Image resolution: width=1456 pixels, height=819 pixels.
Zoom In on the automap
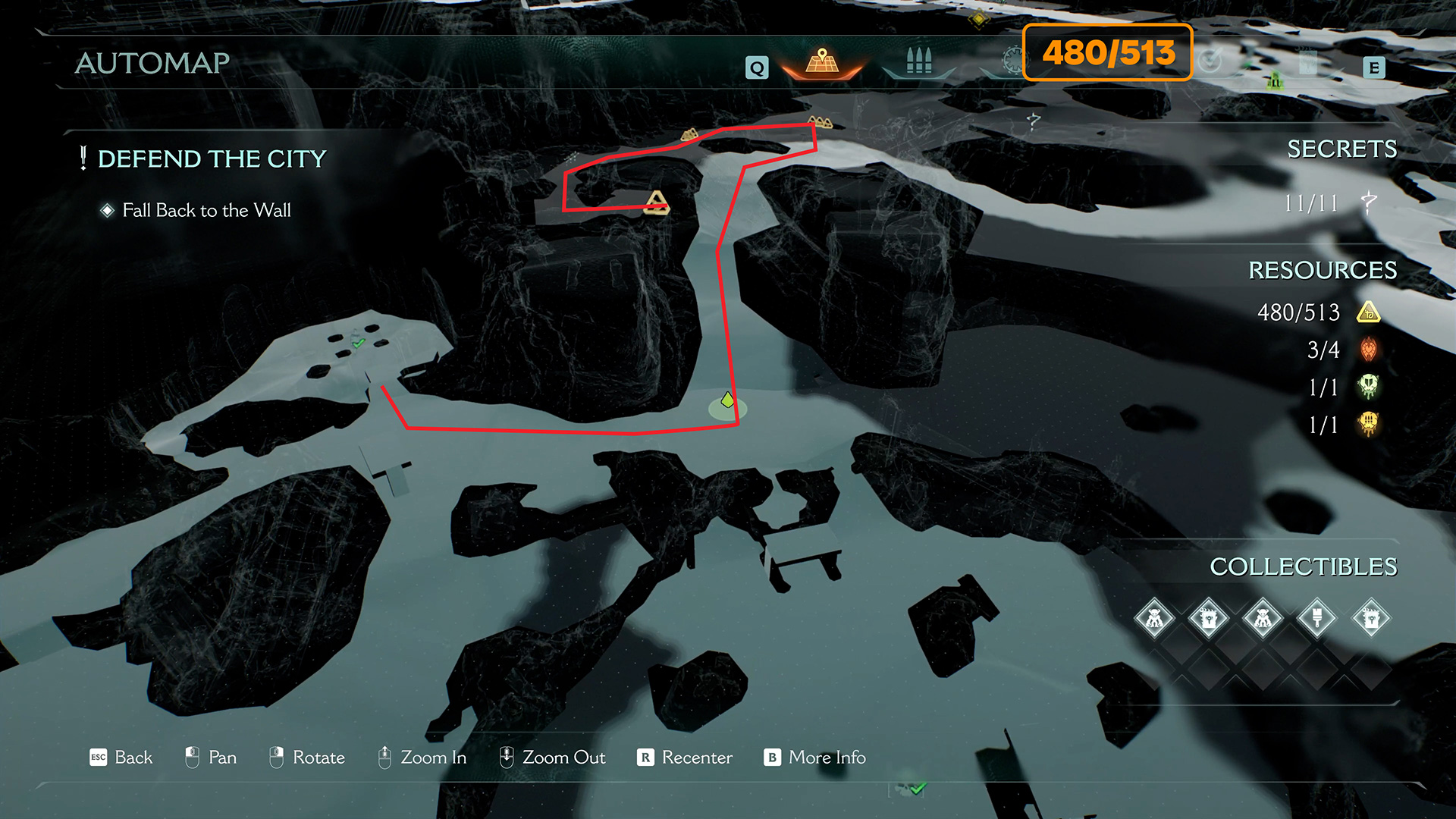pyautogui.click(x=422, y=758)
